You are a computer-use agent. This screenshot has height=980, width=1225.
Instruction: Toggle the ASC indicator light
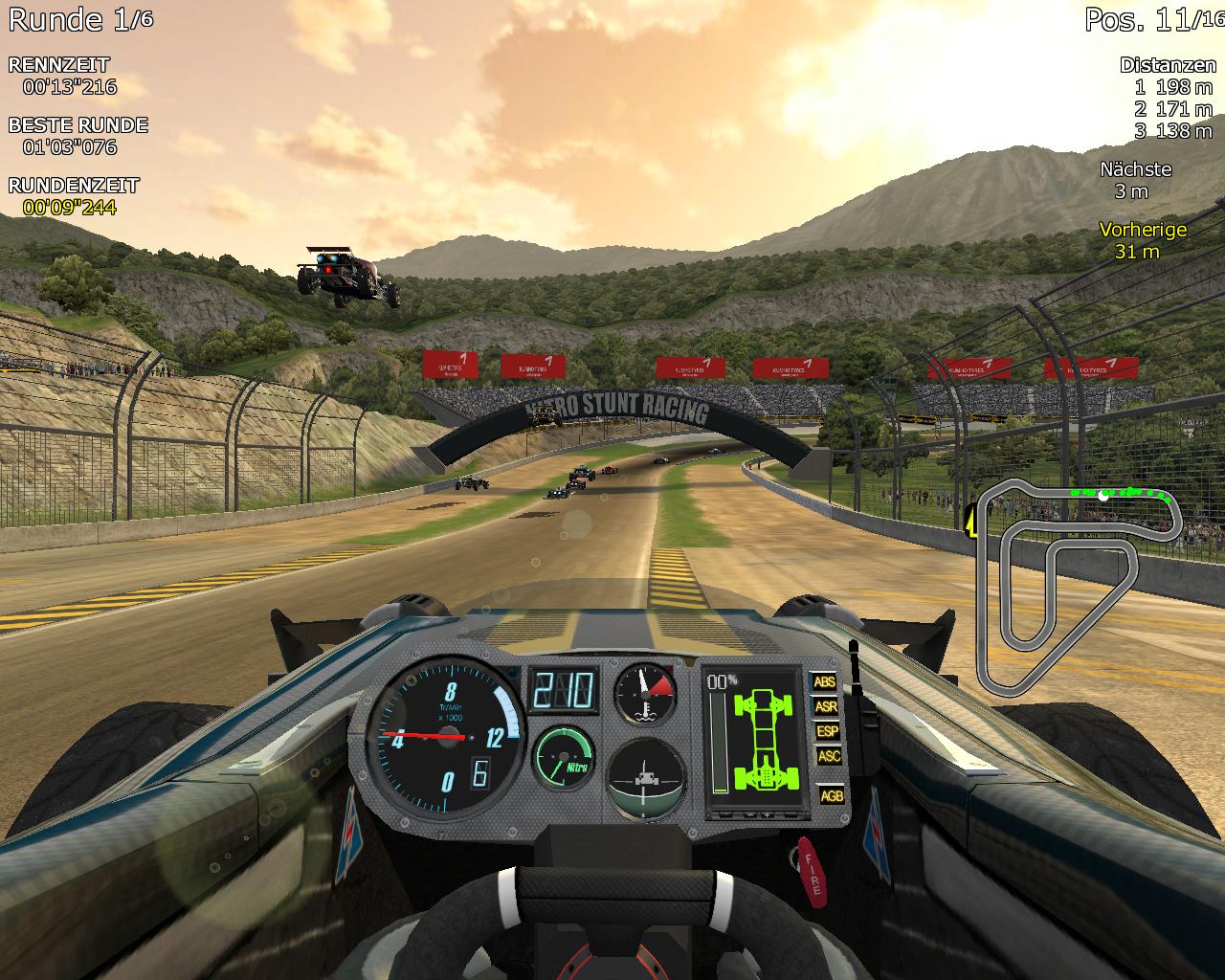click(x=829, y=756)
